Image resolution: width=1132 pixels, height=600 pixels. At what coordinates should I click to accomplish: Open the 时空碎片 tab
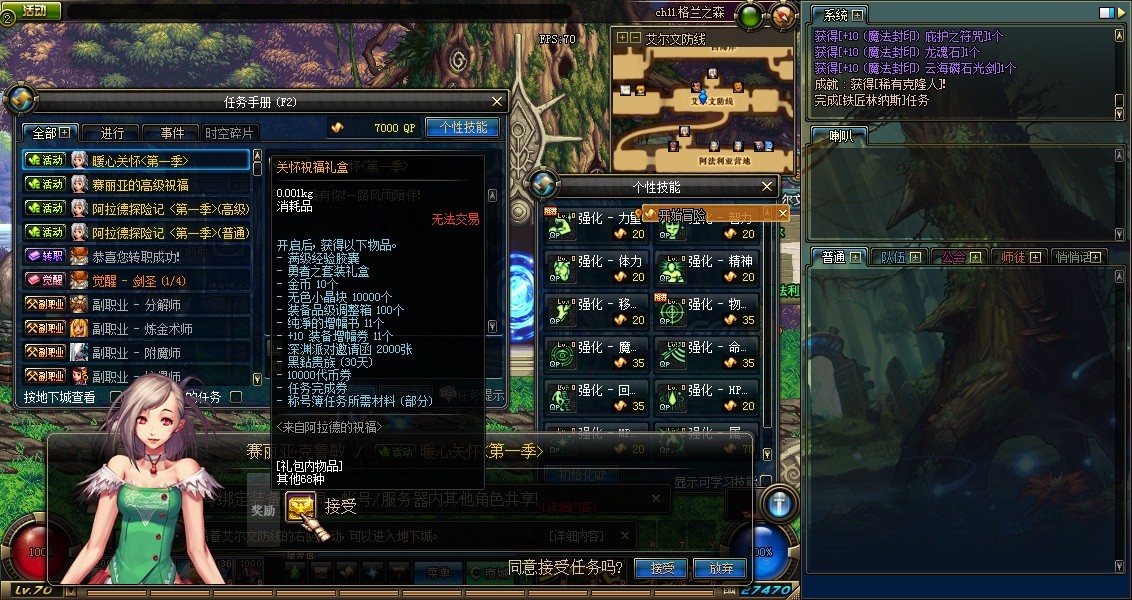(230, 133)
